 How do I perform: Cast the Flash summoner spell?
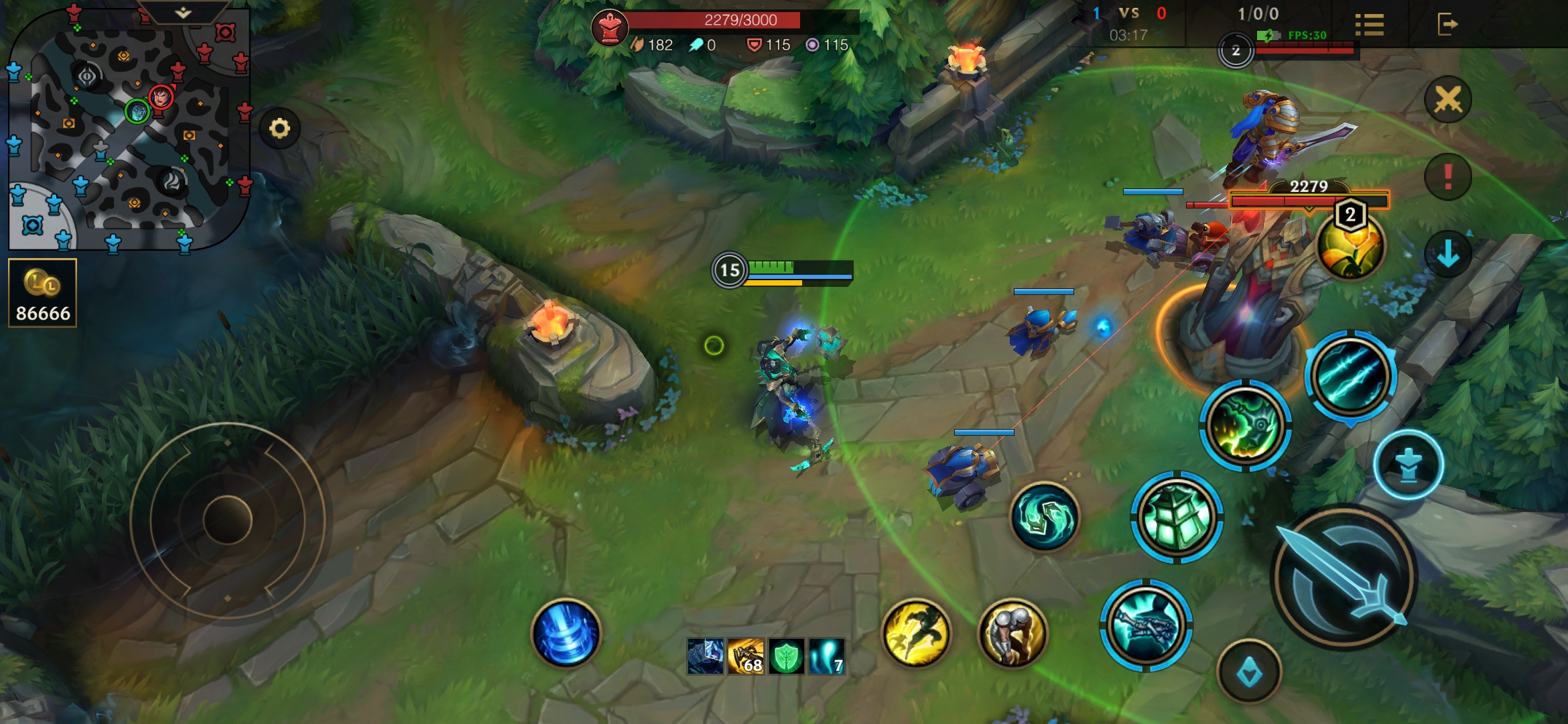coord(916,633)
